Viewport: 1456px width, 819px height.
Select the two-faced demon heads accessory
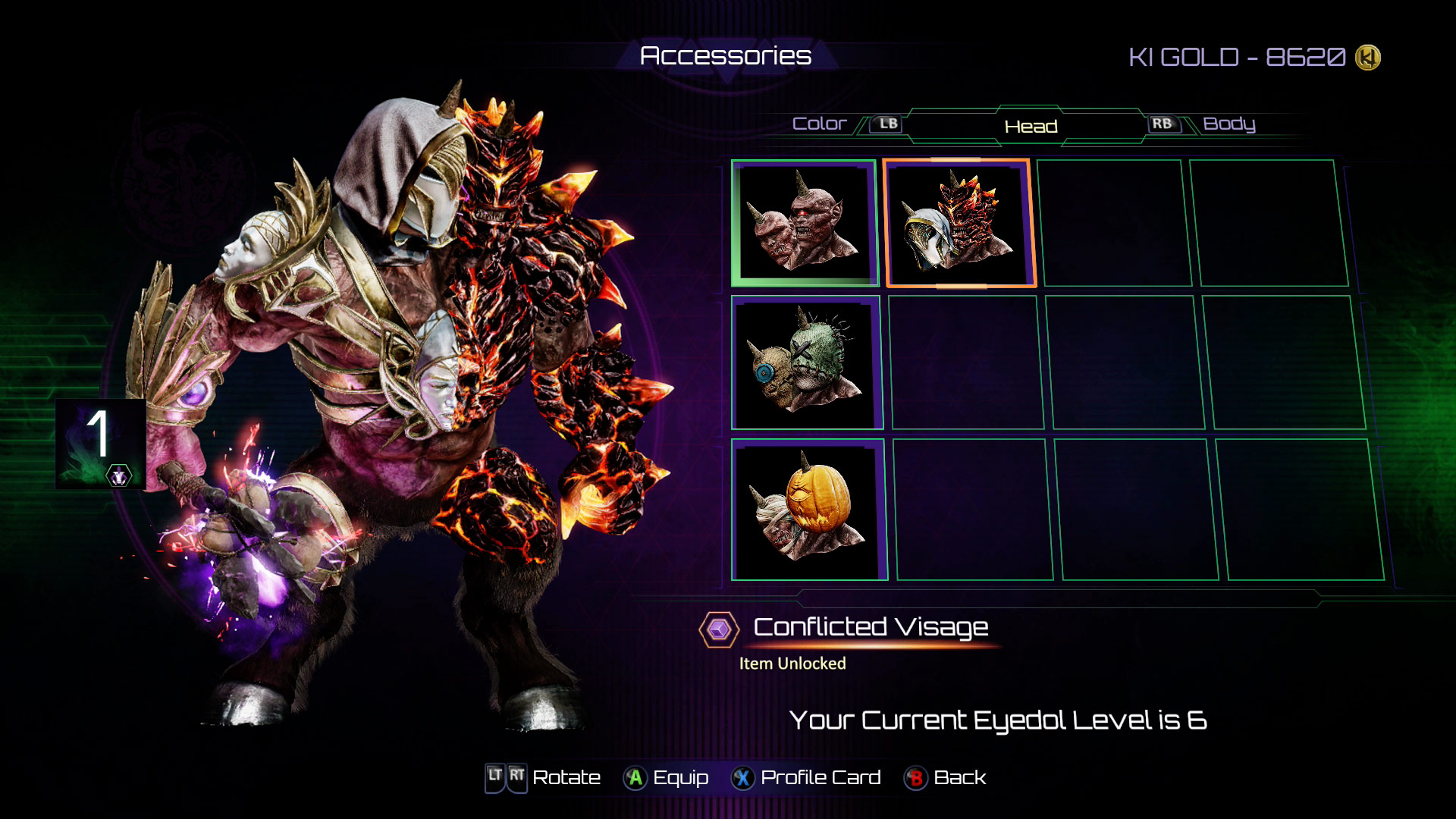[804, 220]
